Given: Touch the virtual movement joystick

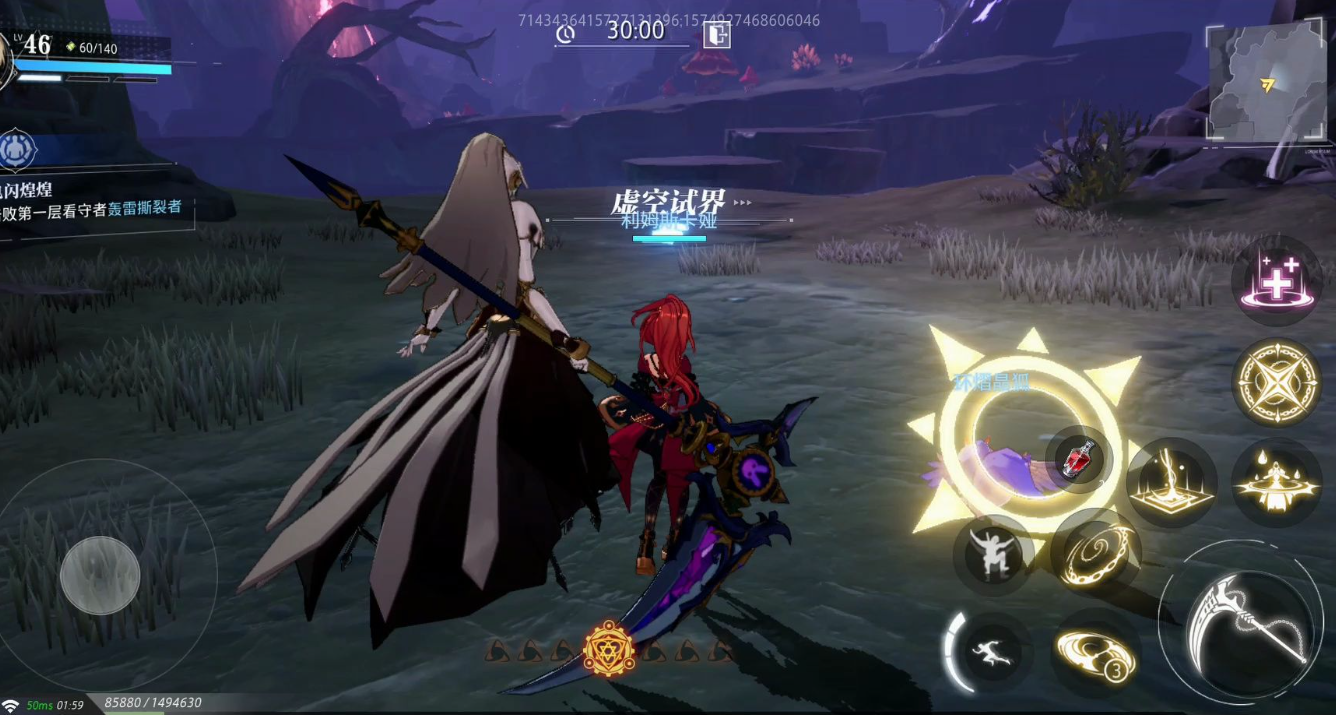Looking at the screenshot, I should [100, 575].
